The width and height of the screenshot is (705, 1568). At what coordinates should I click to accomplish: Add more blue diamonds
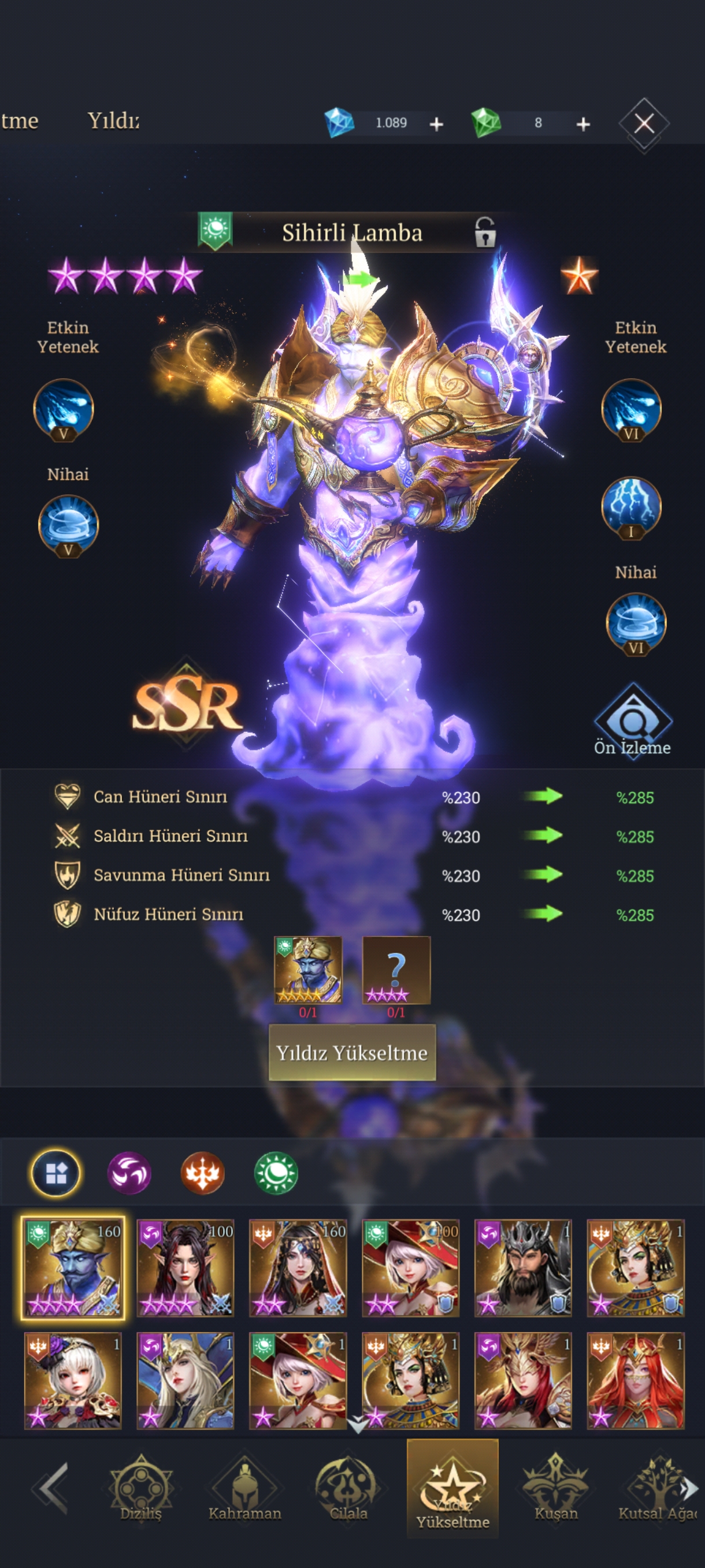pos(436,124)
